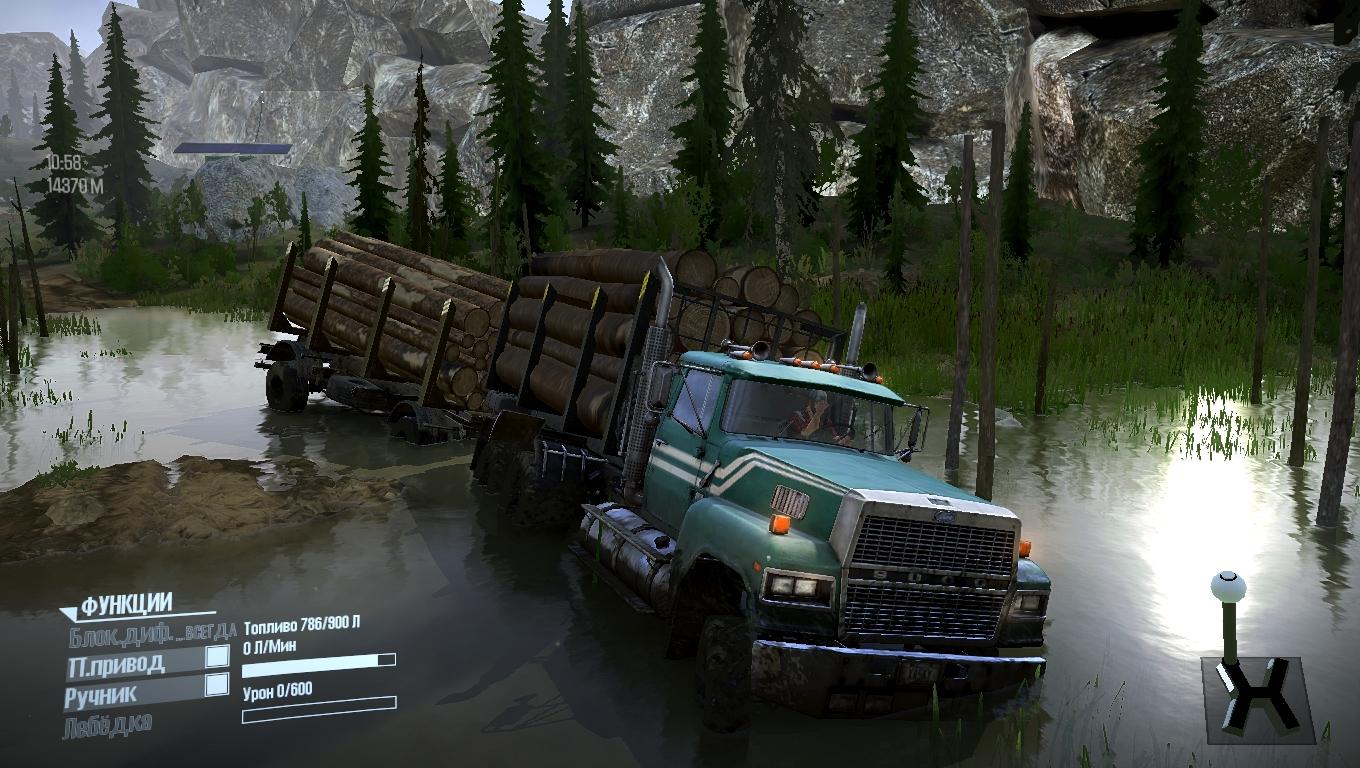Toggle the П.привод (all-wheel drive) checkbox
The image size is (1360, 768).
(x=216, y=657)
